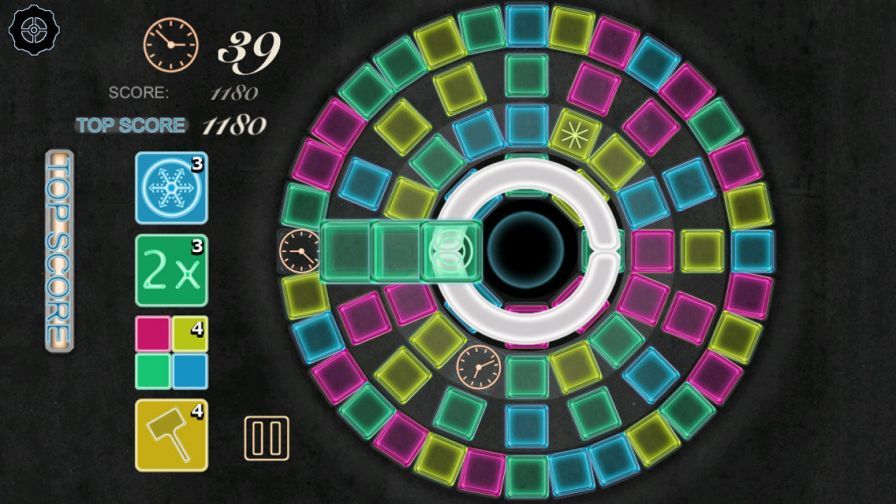Pause the game
Viewport: 896px width, 504px height.
click(x=267, y=438)
